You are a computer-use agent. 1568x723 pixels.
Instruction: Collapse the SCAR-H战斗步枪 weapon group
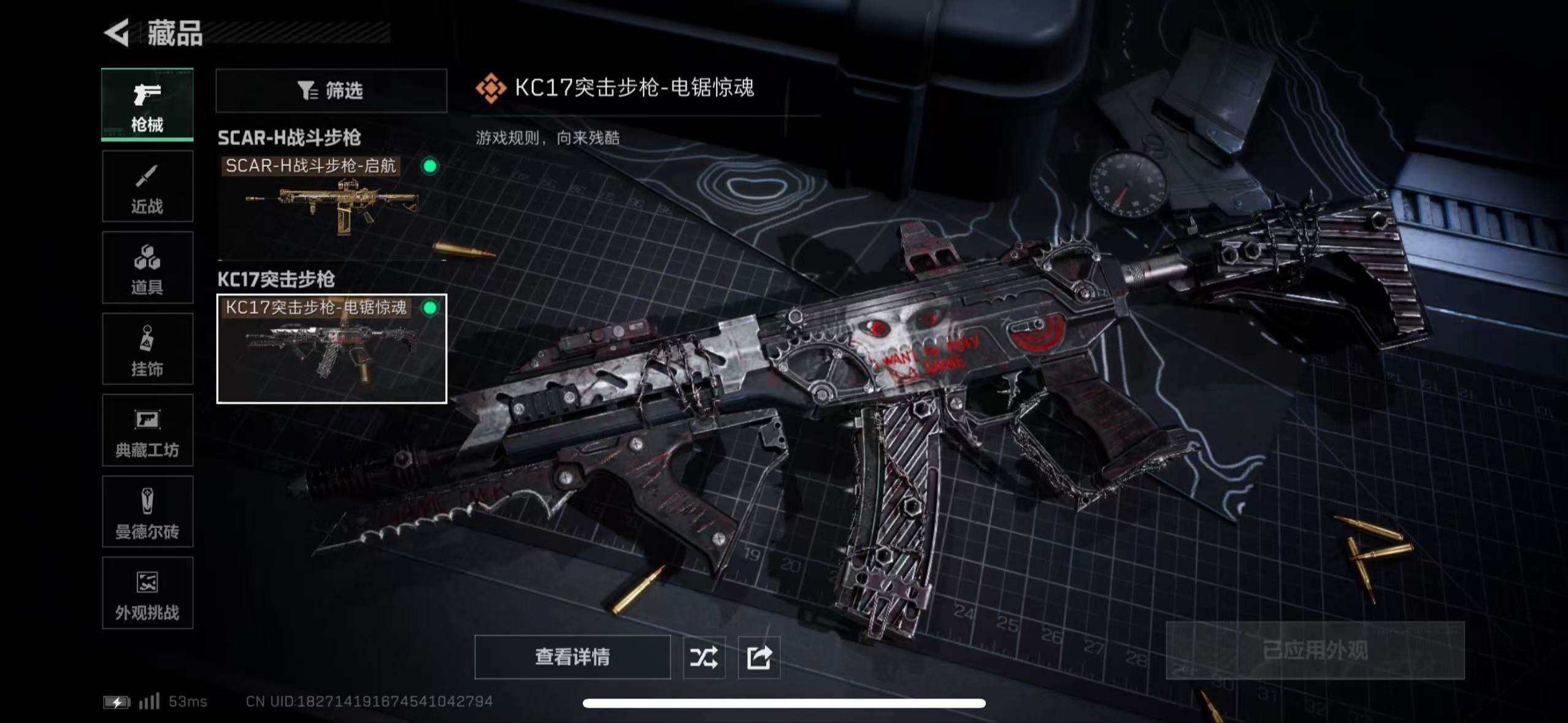(288, 138)
